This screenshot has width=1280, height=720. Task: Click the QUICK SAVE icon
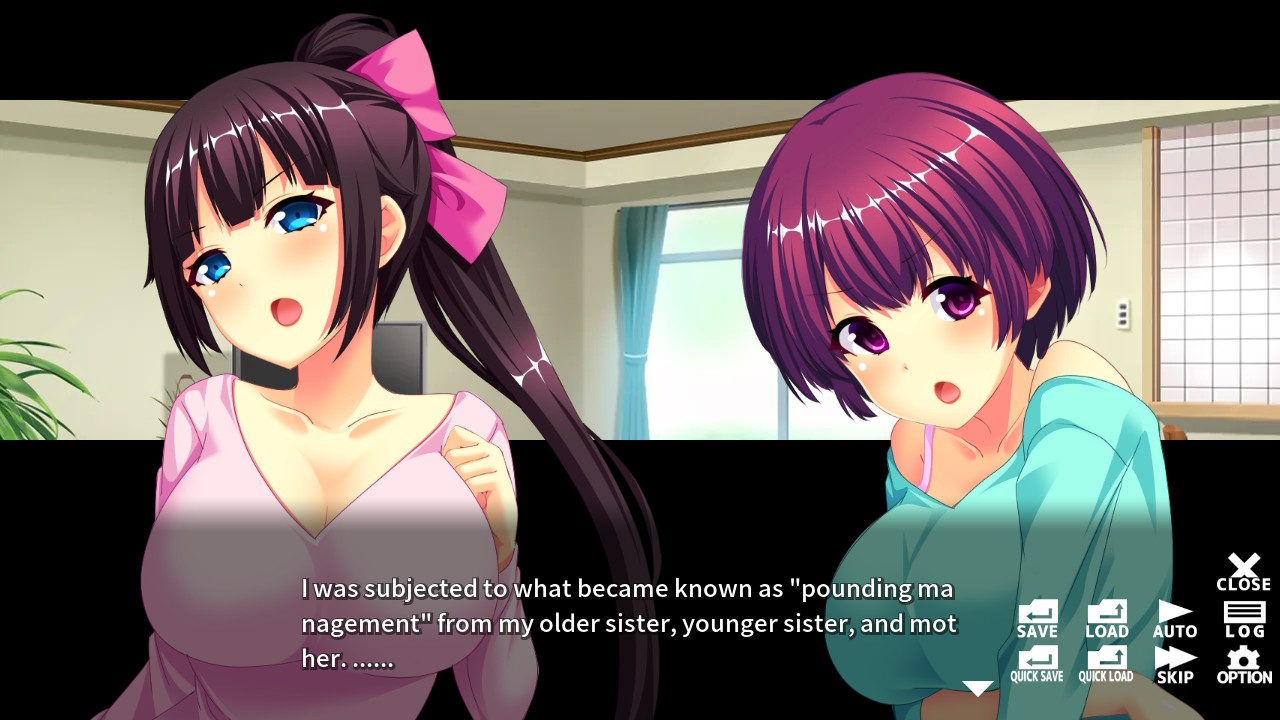coord(1037,658)
